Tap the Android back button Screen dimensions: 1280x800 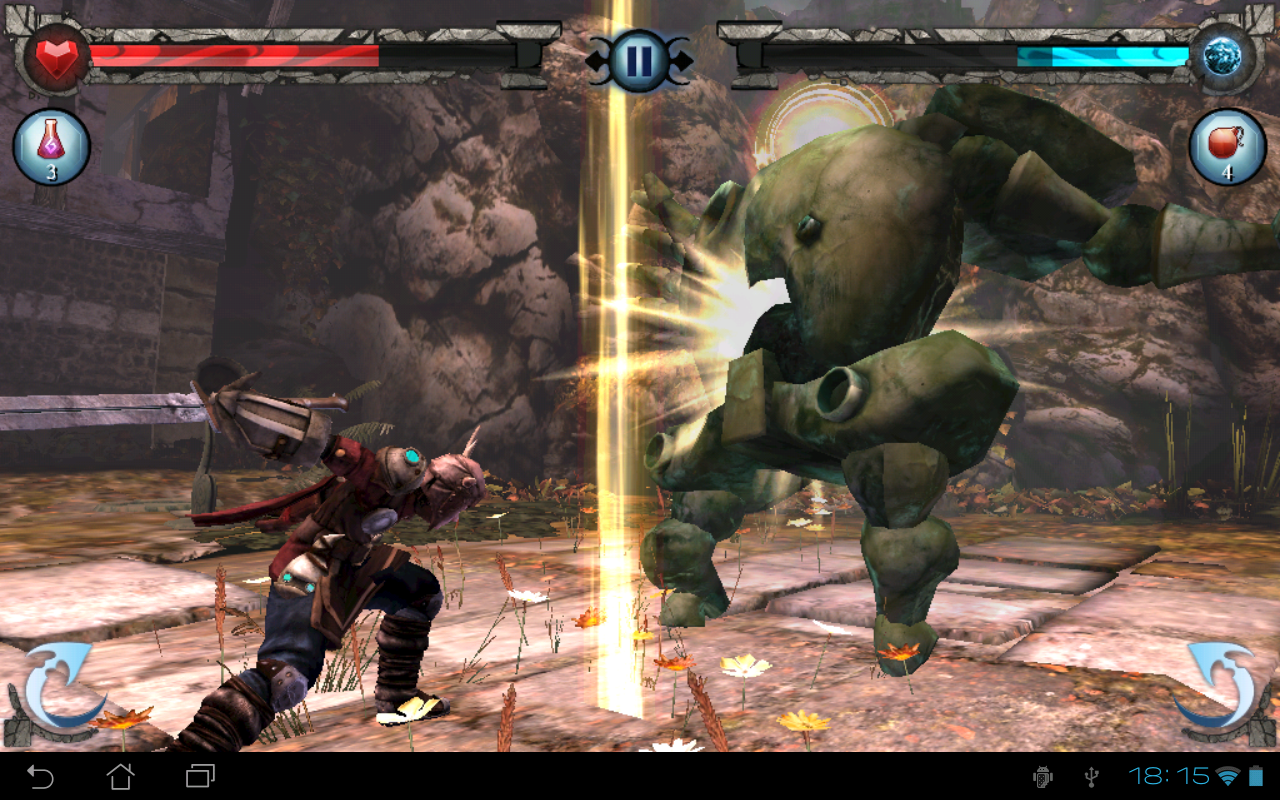40,776
